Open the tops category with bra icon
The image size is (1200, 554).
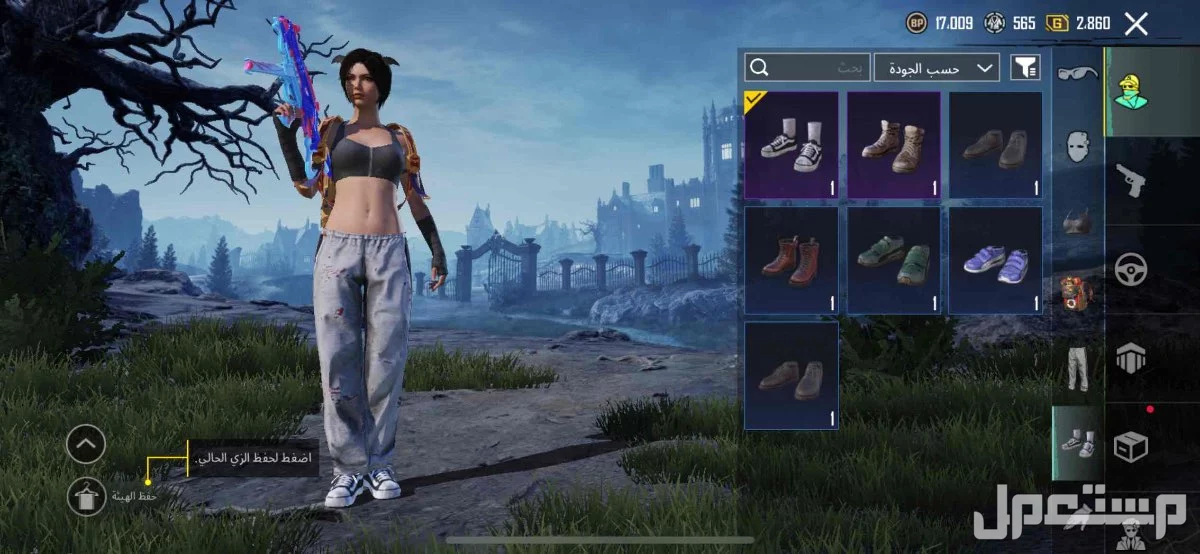[x=1076, y=220]
